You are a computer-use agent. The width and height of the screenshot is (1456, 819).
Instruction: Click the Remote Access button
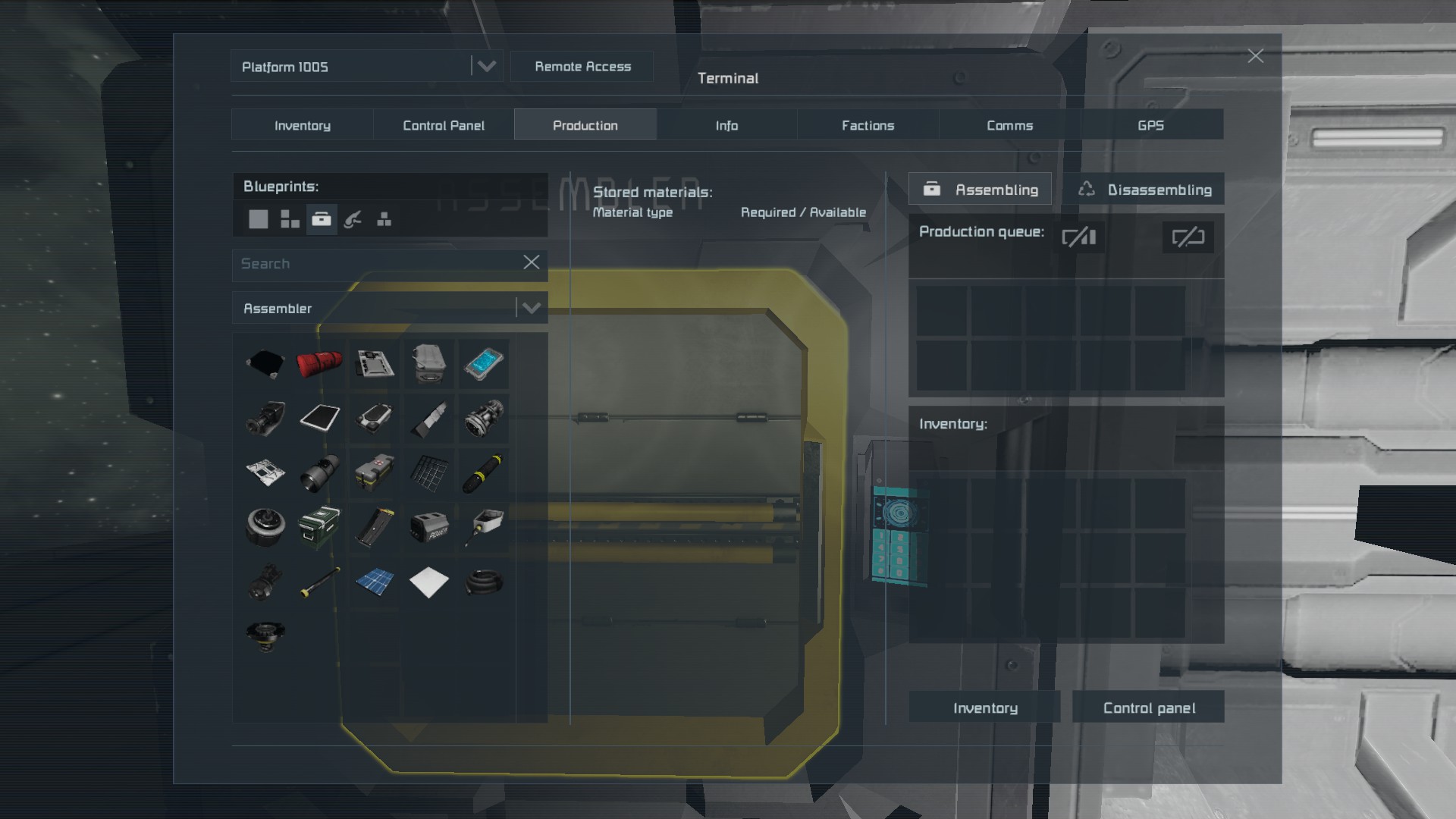[582, 67]
